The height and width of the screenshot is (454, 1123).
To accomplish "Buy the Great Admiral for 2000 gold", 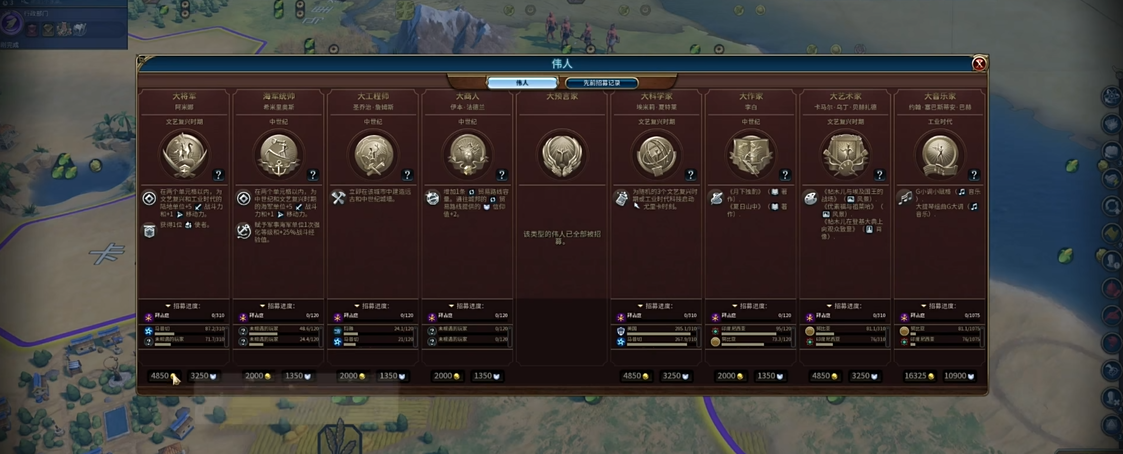I will [x=256, y=377].
